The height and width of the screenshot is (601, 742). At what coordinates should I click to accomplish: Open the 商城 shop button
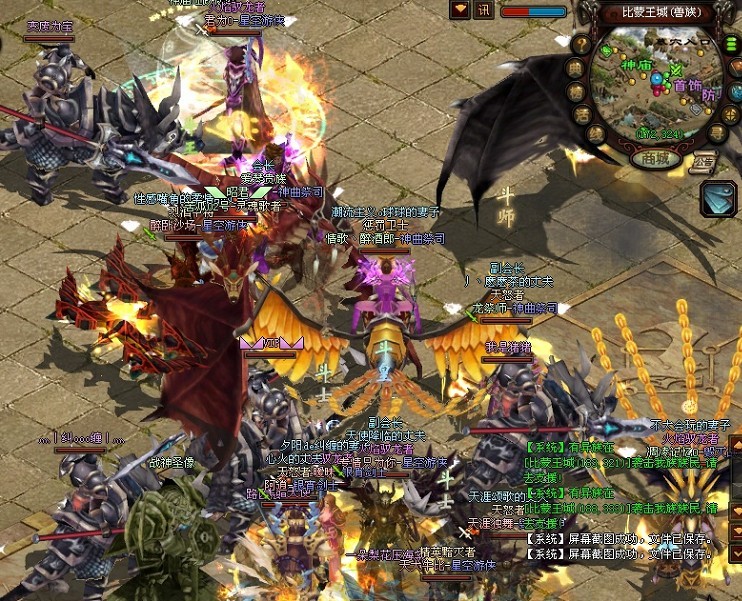click(656, 158)
